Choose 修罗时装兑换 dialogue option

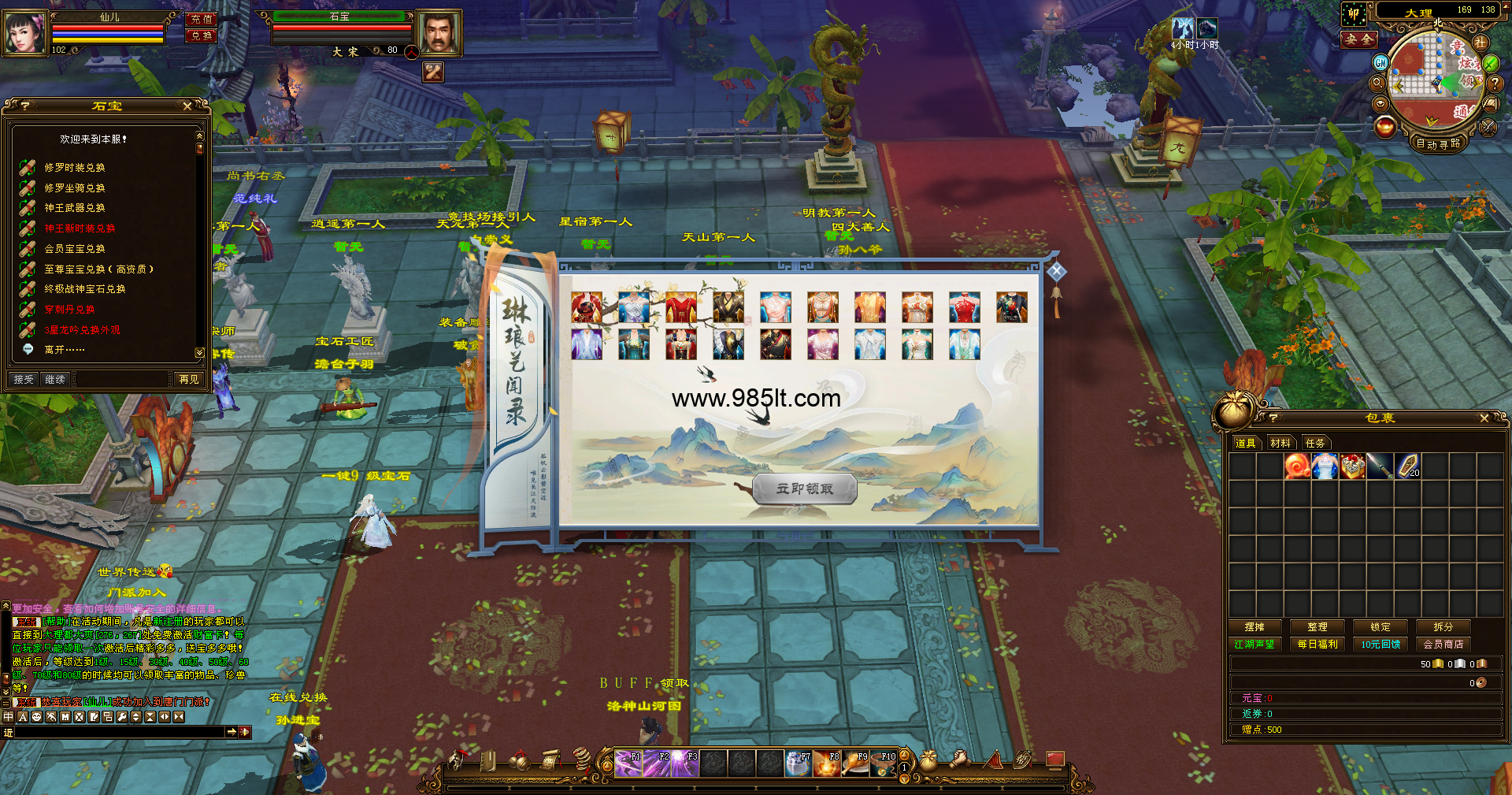[75, 168]
